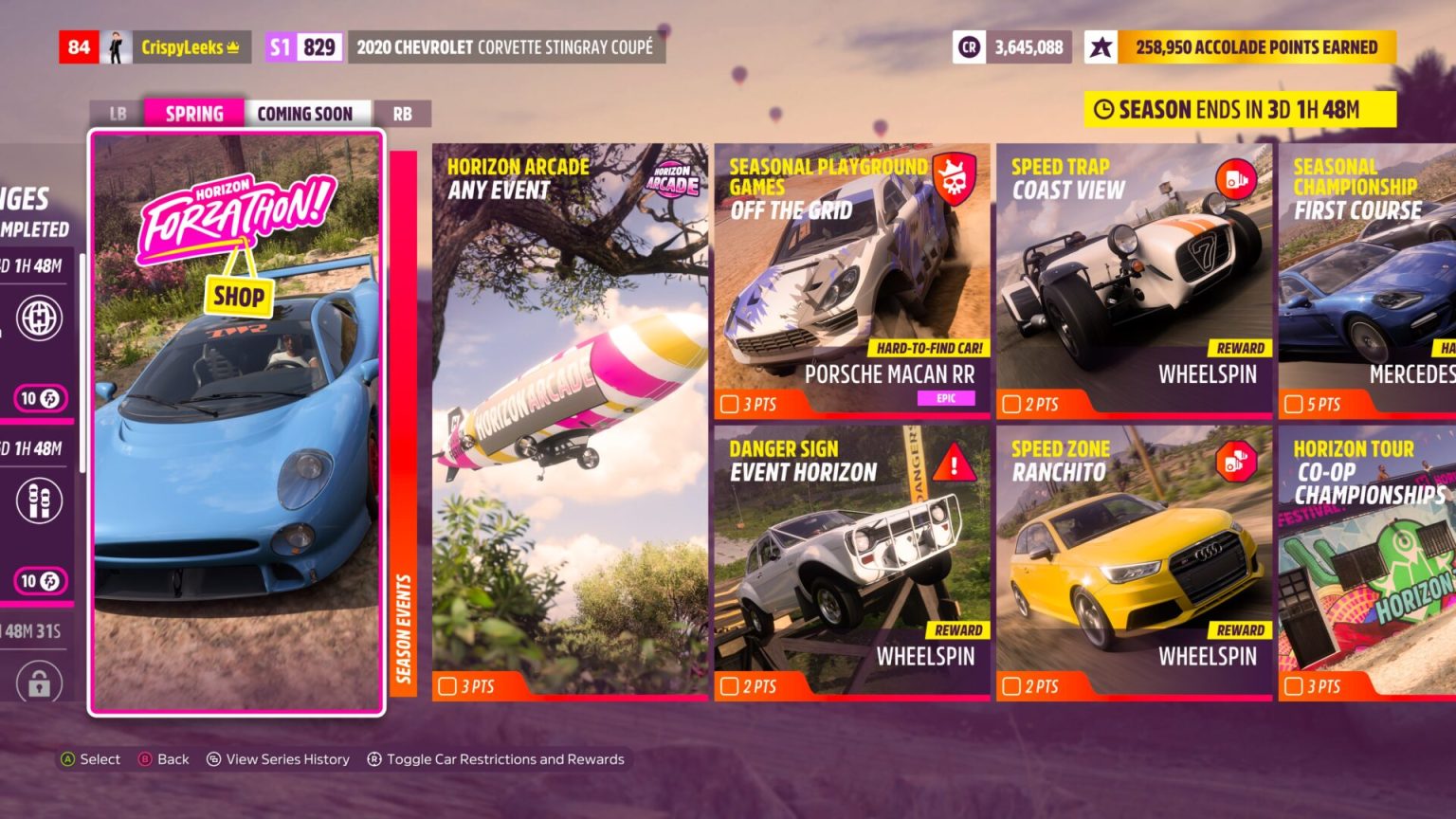Click the player avatar portrait next to CrispyLeeks
This screenshot has width=1456, height=819.
point(116,45)
